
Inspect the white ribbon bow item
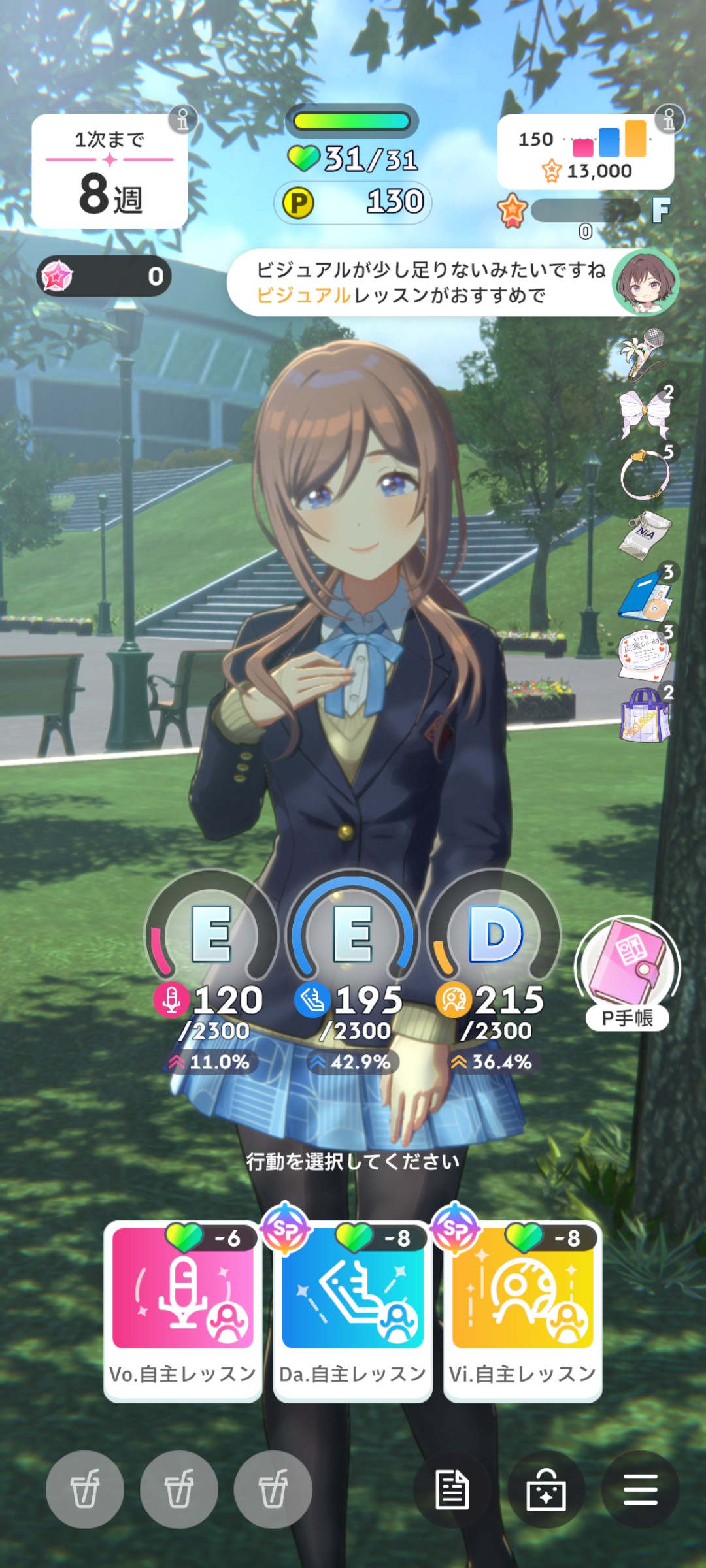pos(645,413)
